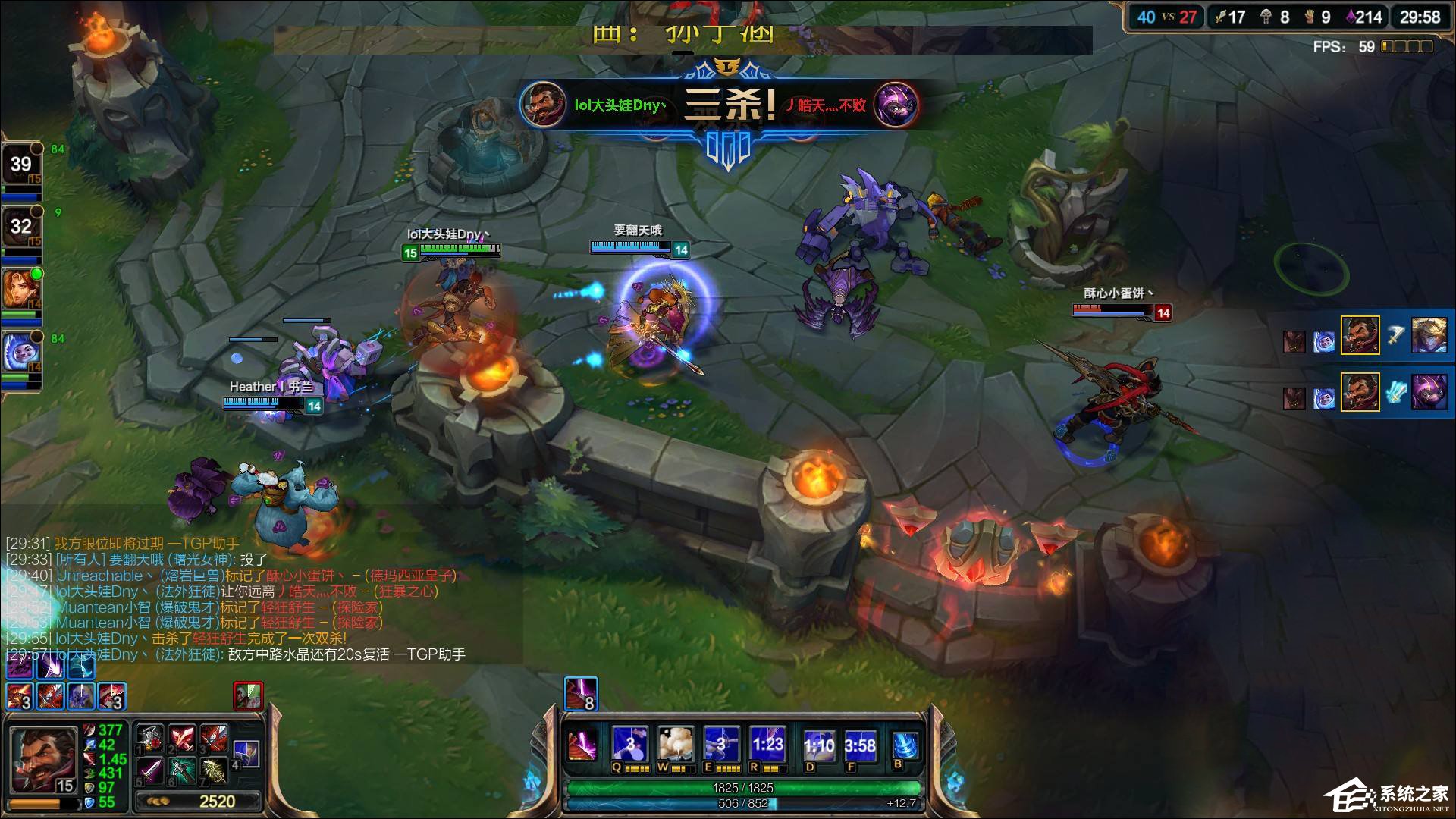This screenshot has width=1456, height=819.
Task: Cast the Q ability on the ability bar
Action: pos(629,743)
